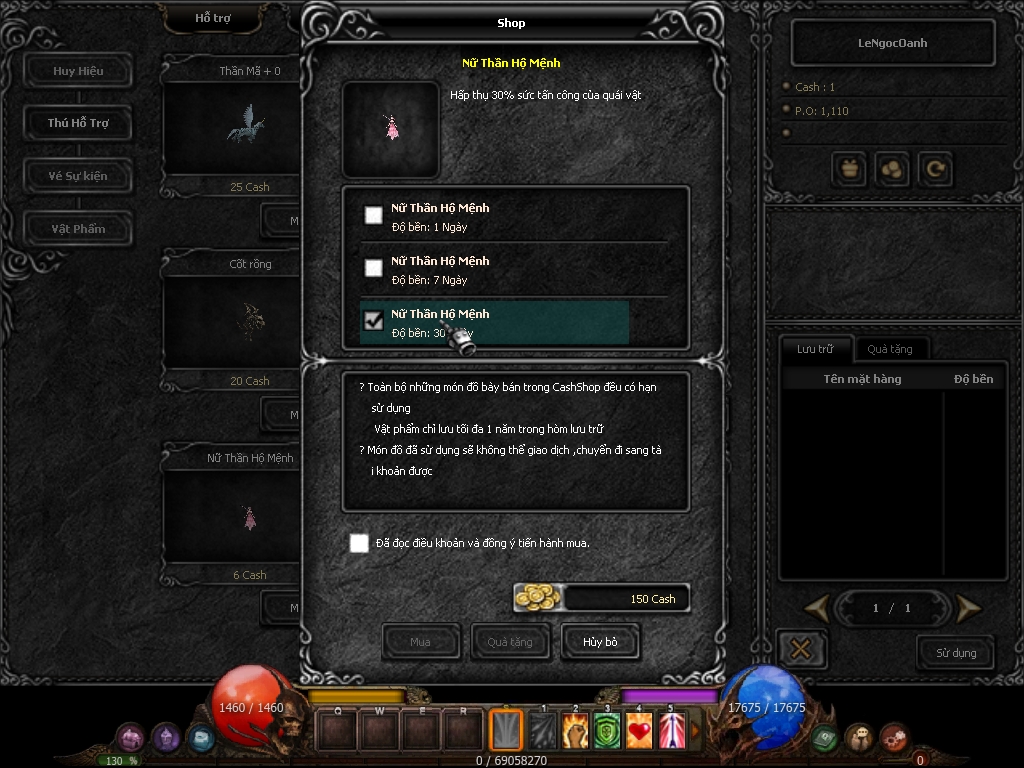The image size is (1024, 768).
Task: Untick the checked 30-day Nữ Thần Hộ Mệnh option
Action: pos(373,321)
